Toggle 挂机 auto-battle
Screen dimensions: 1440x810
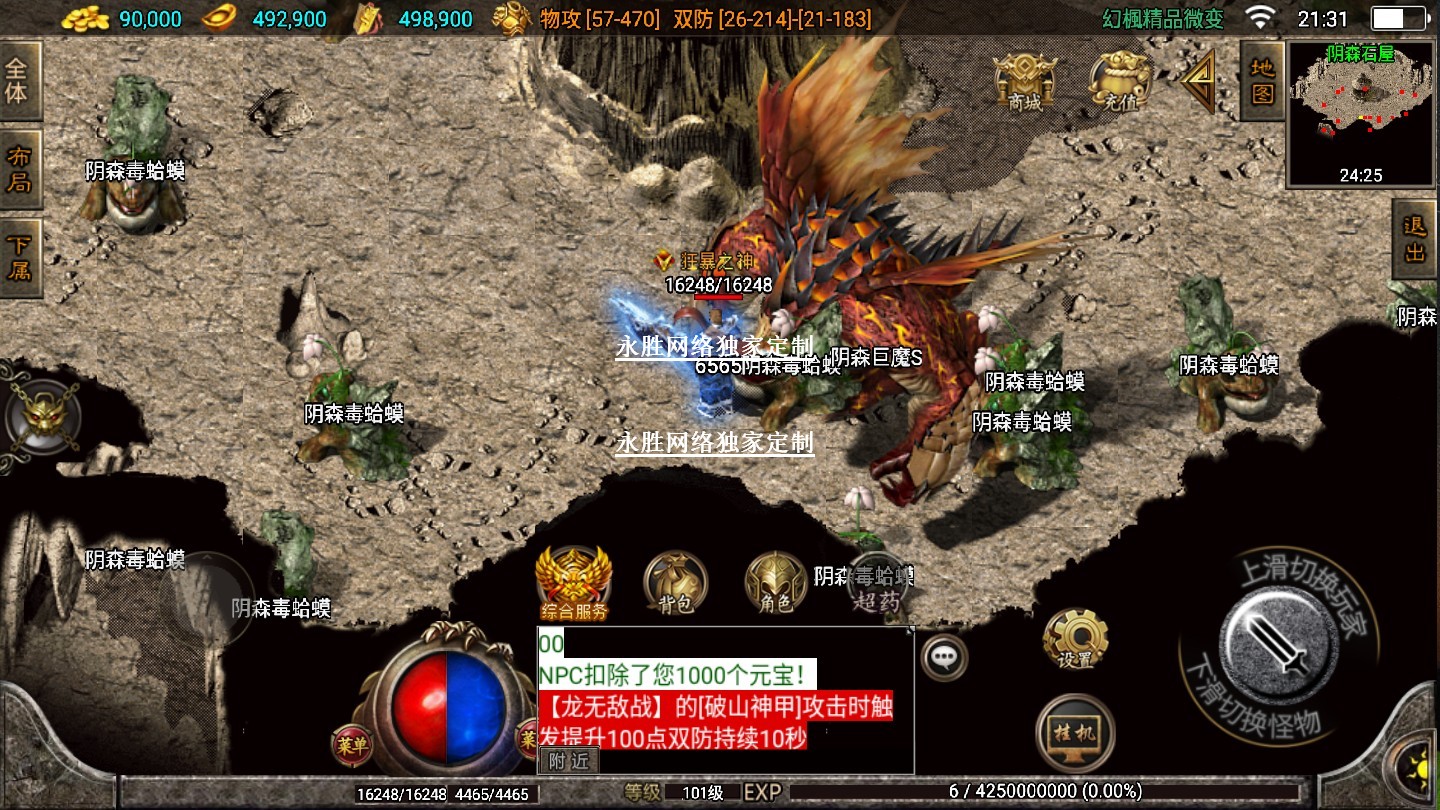click(1075, 733)
